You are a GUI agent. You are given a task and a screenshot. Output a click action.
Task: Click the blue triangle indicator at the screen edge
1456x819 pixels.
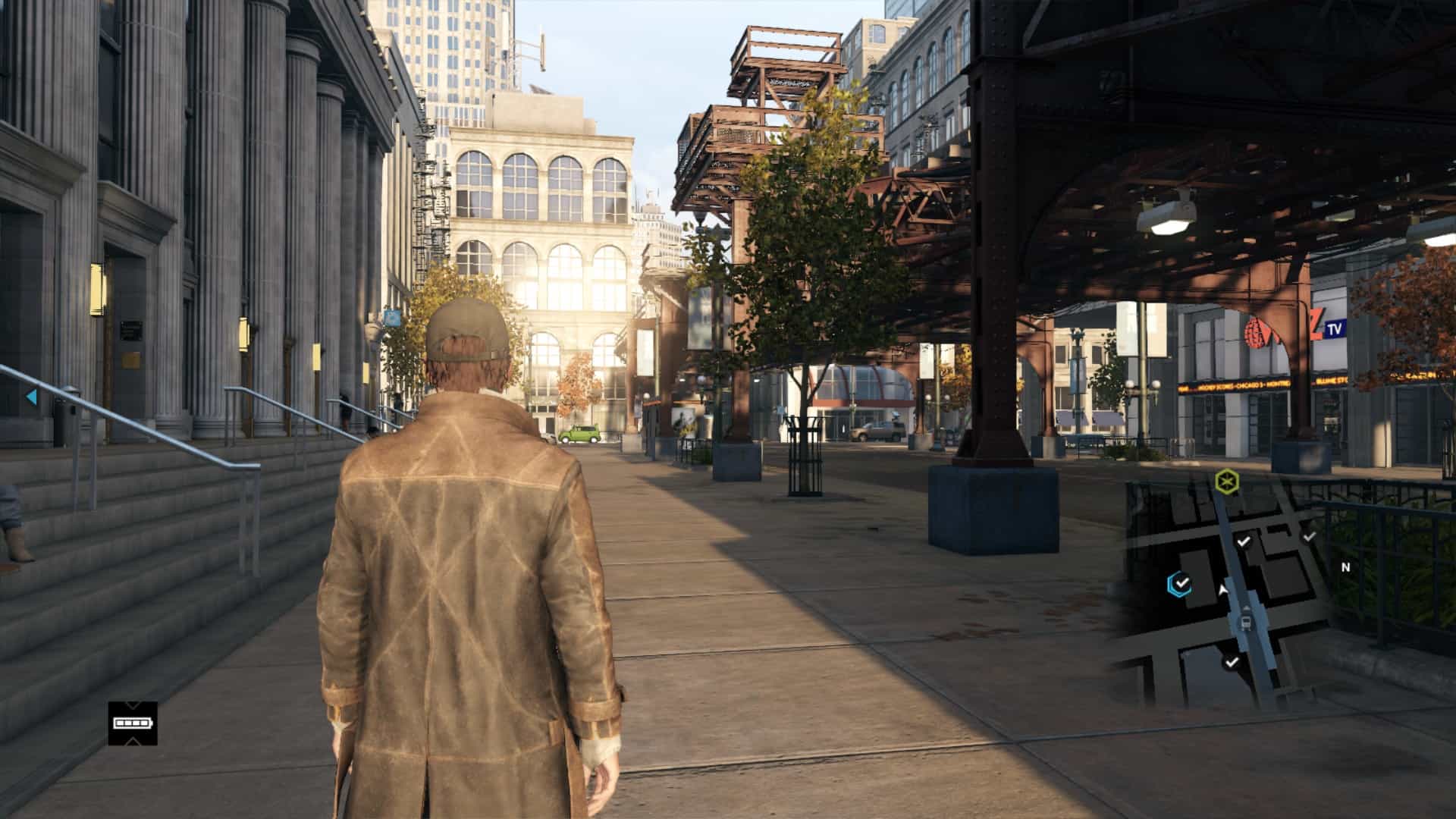pyautogui.click(x=31, y=397)
